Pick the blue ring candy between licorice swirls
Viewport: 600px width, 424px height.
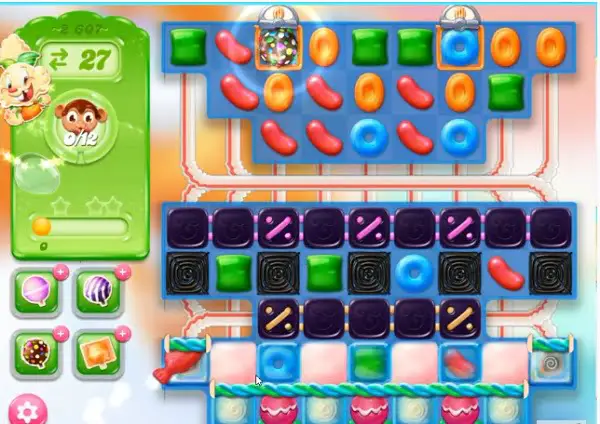point(413,270)
